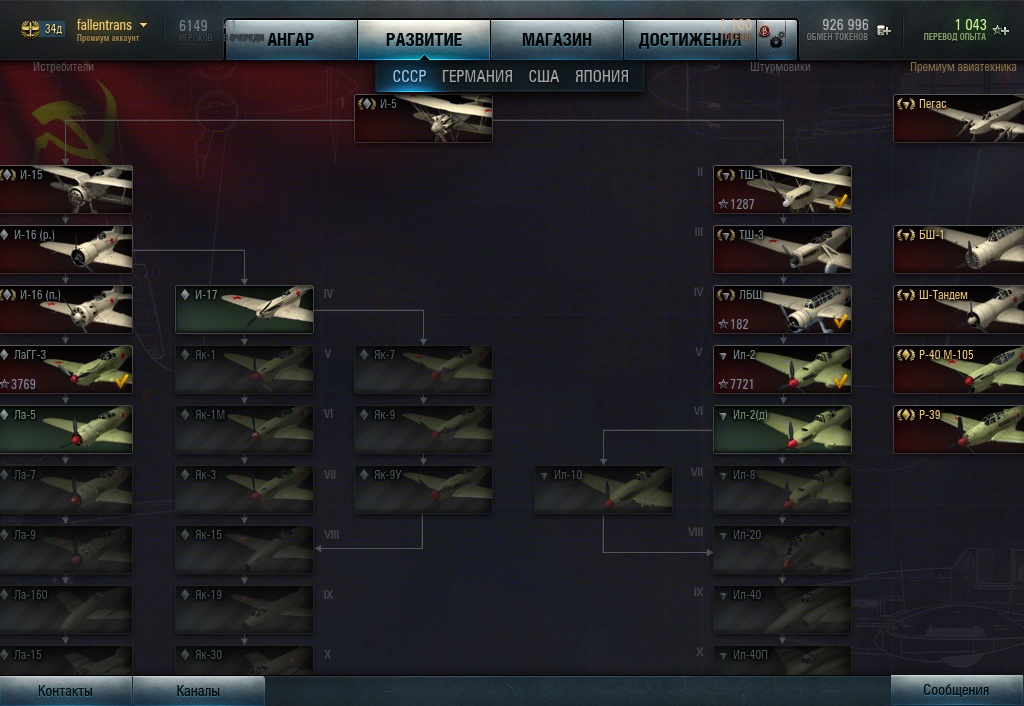1024x706 pixels.
Task: Switch to the Магазин tab
Action: click(556, 40)
